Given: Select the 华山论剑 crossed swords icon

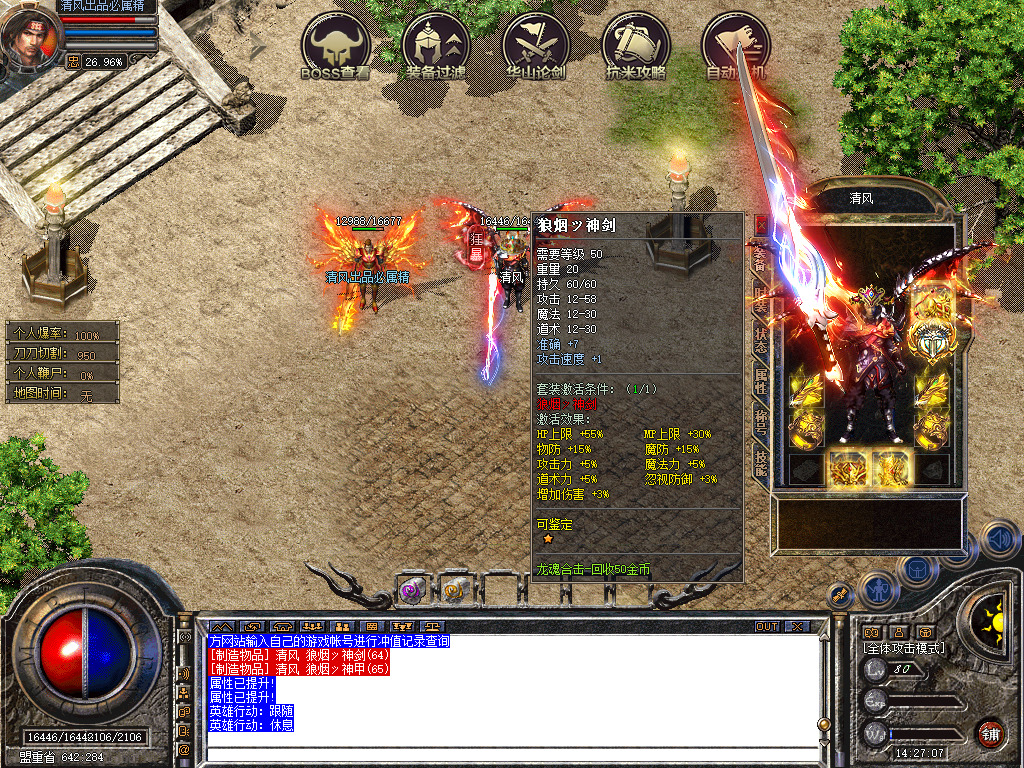Looking at the screenshot, I should point(536,45).
